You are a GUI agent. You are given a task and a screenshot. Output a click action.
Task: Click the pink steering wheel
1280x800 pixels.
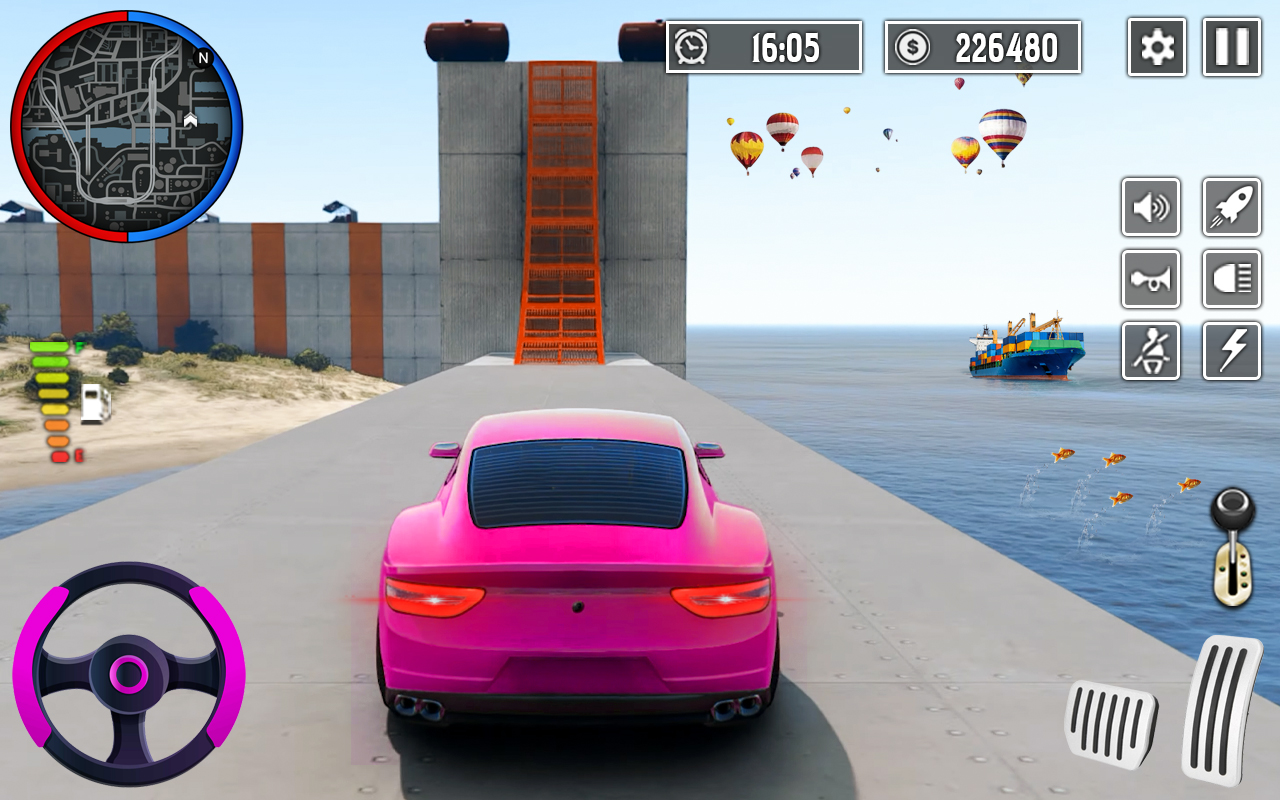128,674
